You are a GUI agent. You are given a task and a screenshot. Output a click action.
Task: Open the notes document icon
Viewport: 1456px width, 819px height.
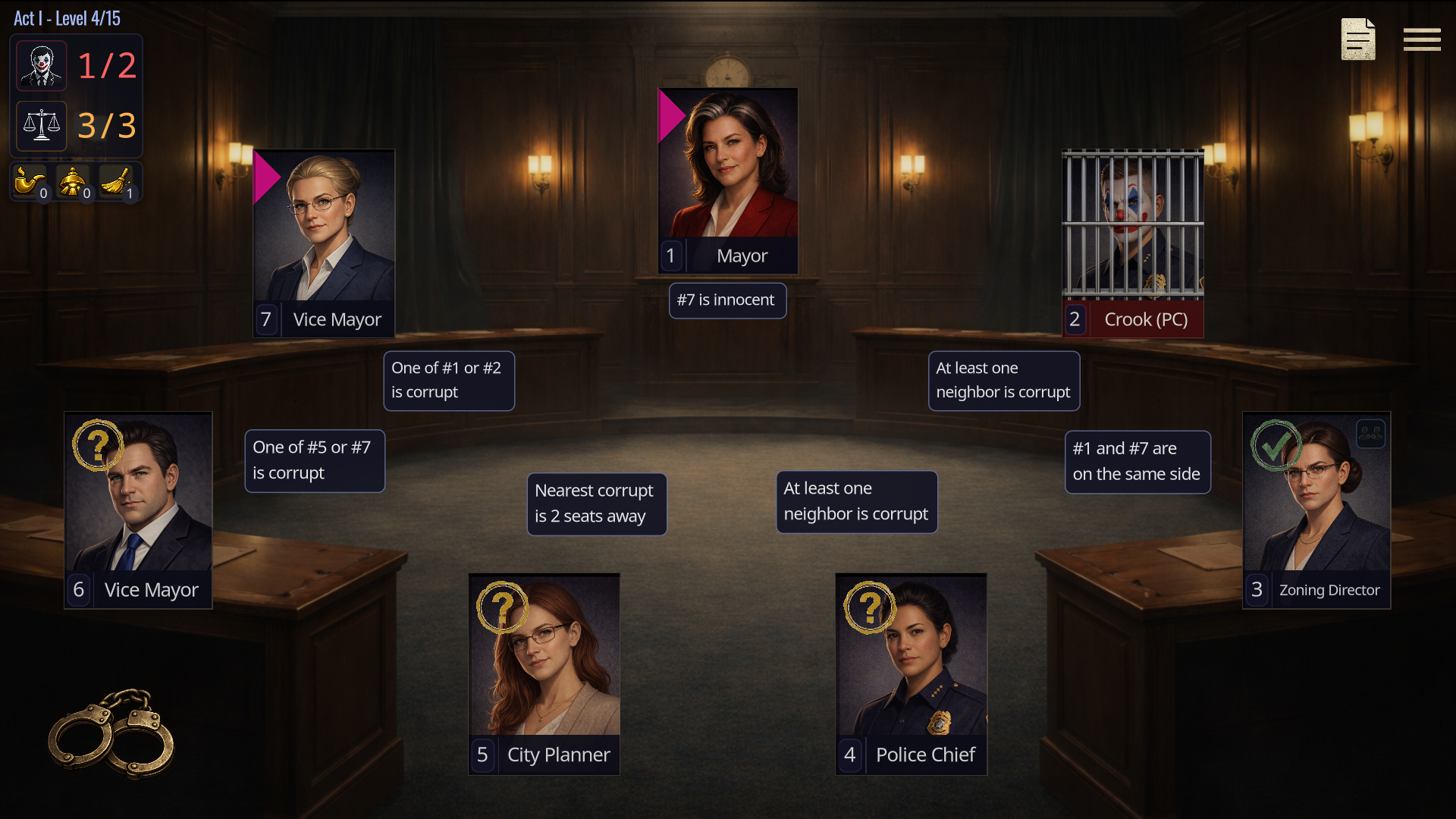click(1357, 39)
